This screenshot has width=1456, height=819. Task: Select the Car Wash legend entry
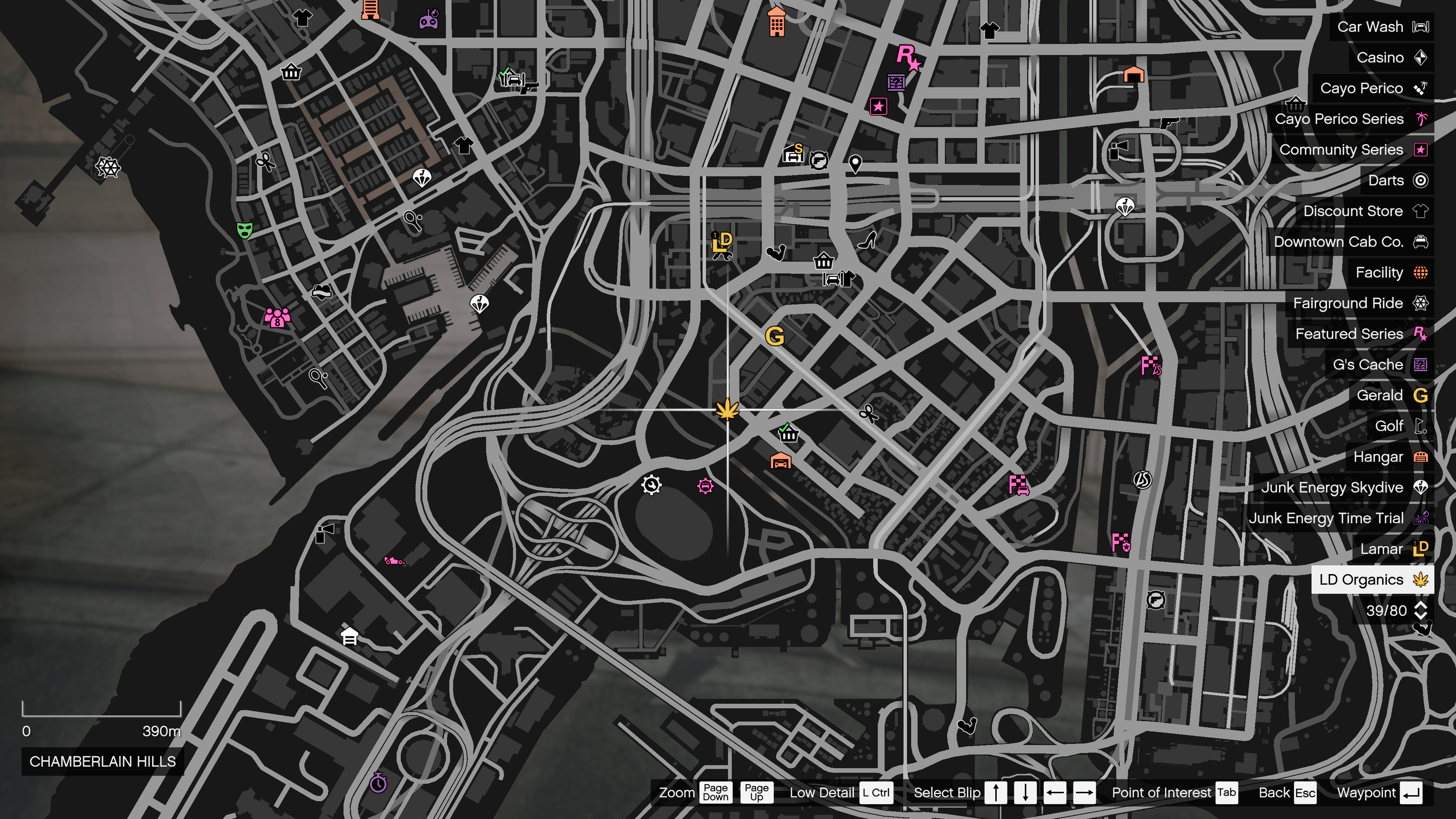pos(1381,27)
